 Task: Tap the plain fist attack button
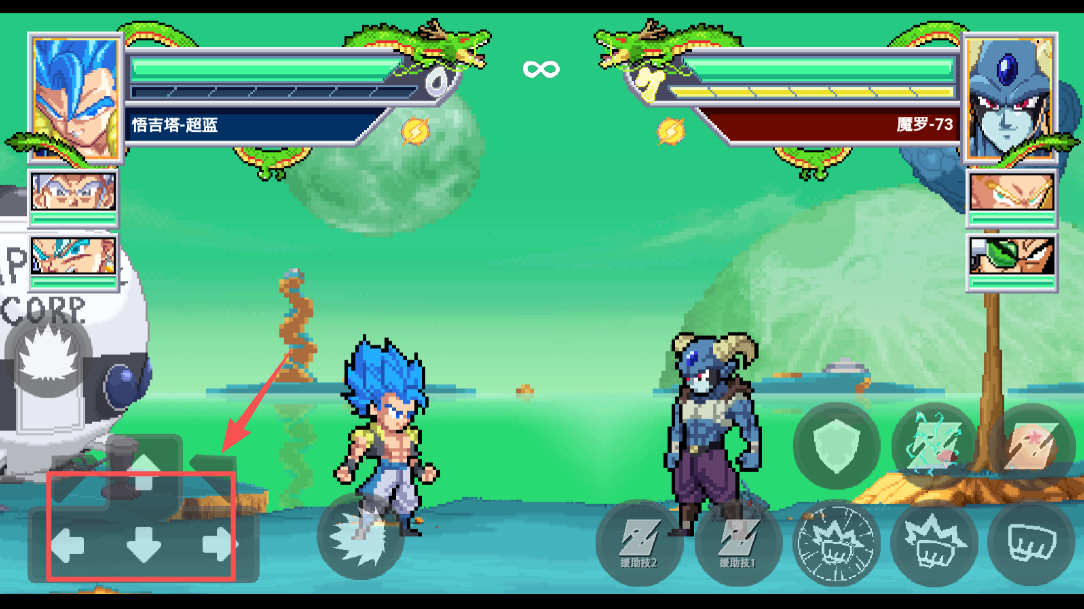tap(1030, 543)
